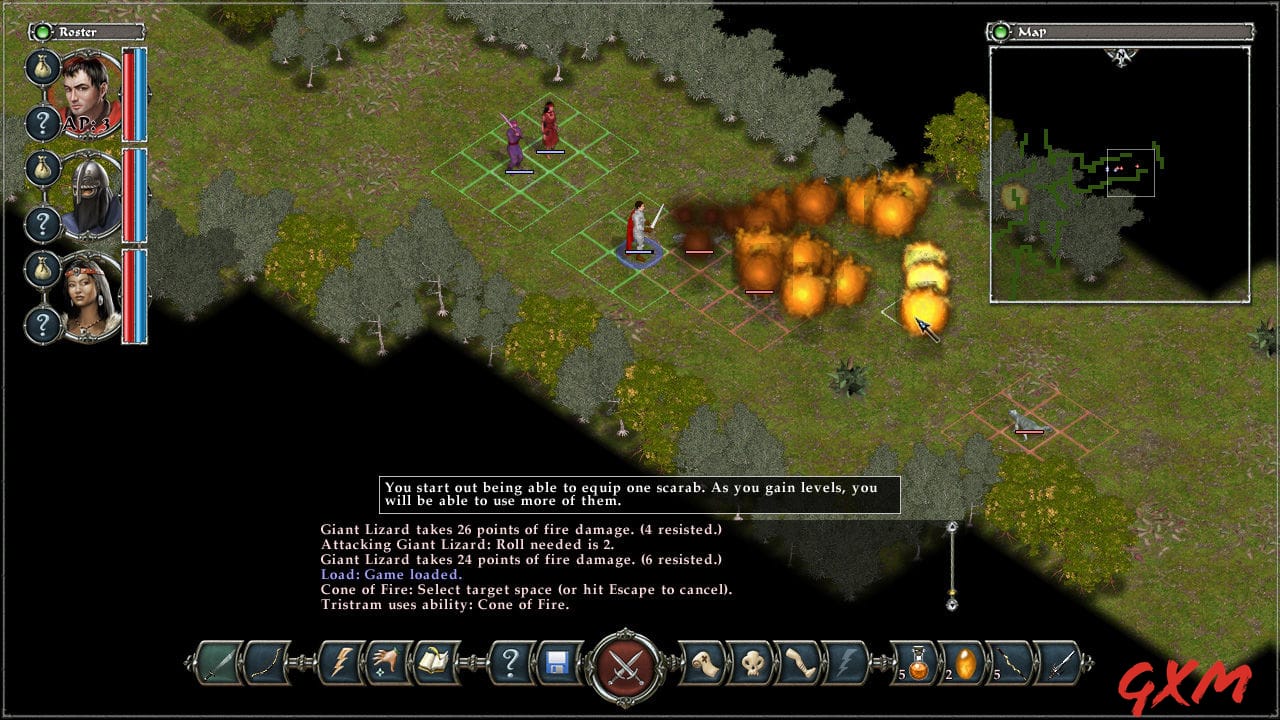This screenshot has width=1280, height=720.
Task: Collapse the Roster header bar
Action: [80, 31]
